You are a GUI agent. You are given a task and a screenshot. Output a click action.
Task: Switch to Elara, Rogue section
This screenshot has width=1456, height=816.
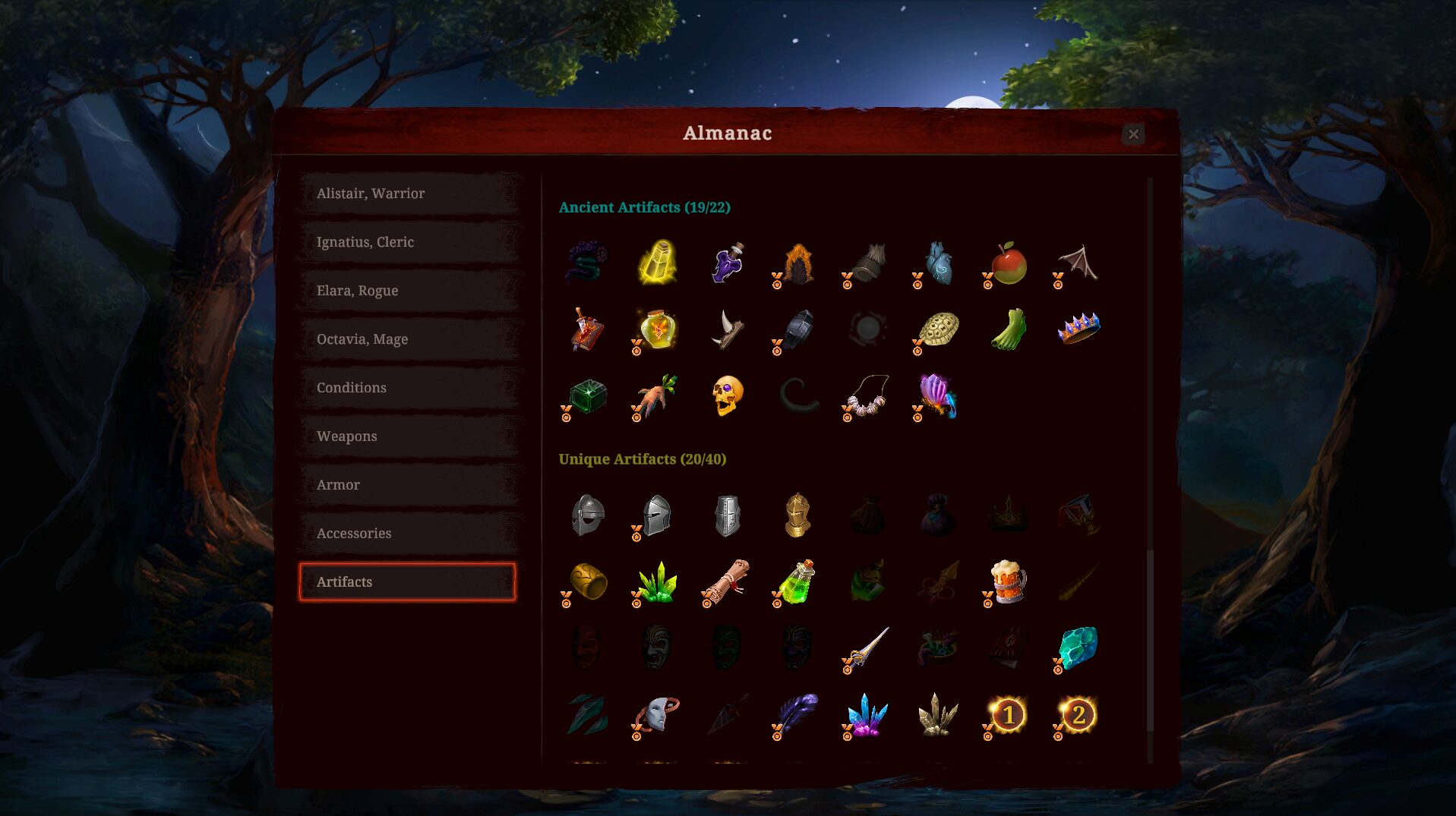[409, 291]
